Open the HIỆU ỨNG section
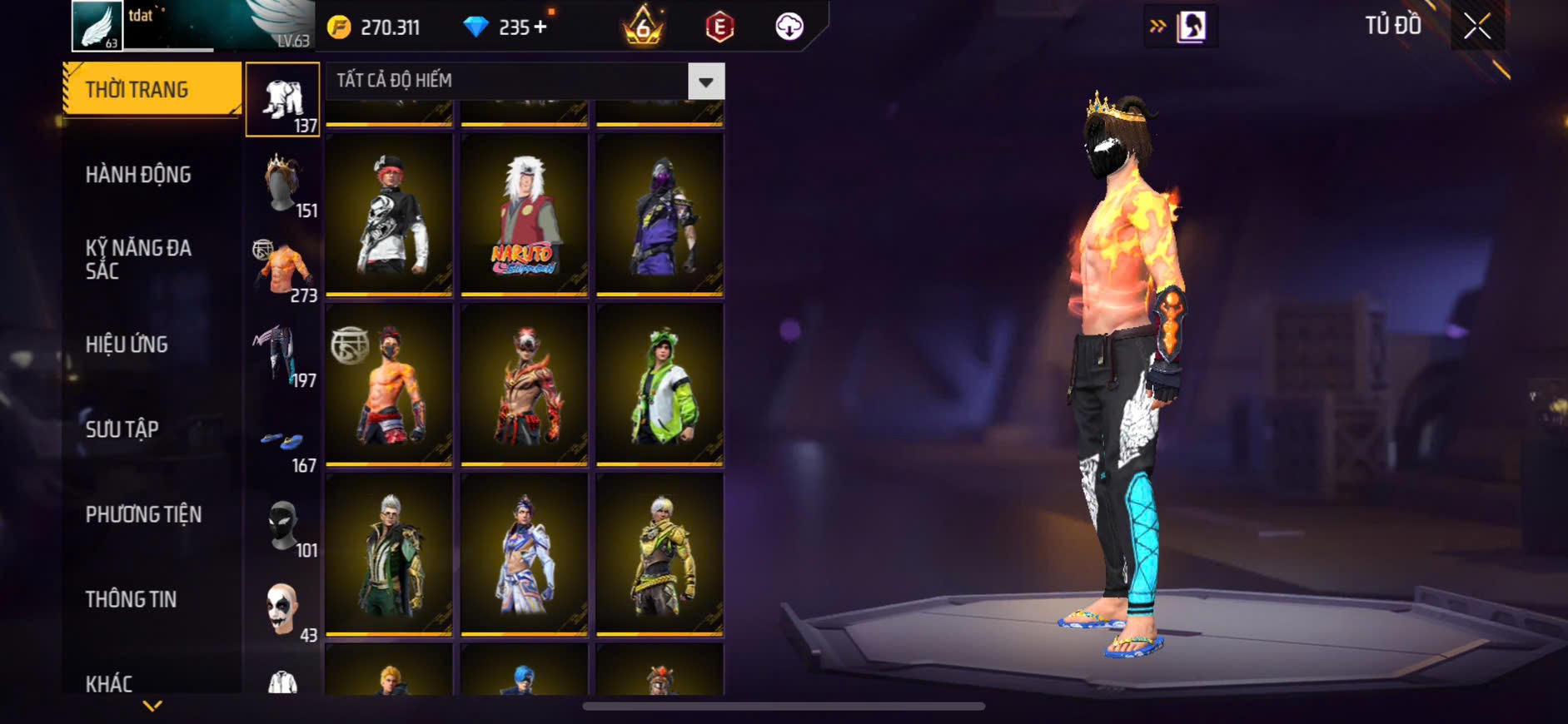This screenshot has height=724, width=1568. coord(127,345)
